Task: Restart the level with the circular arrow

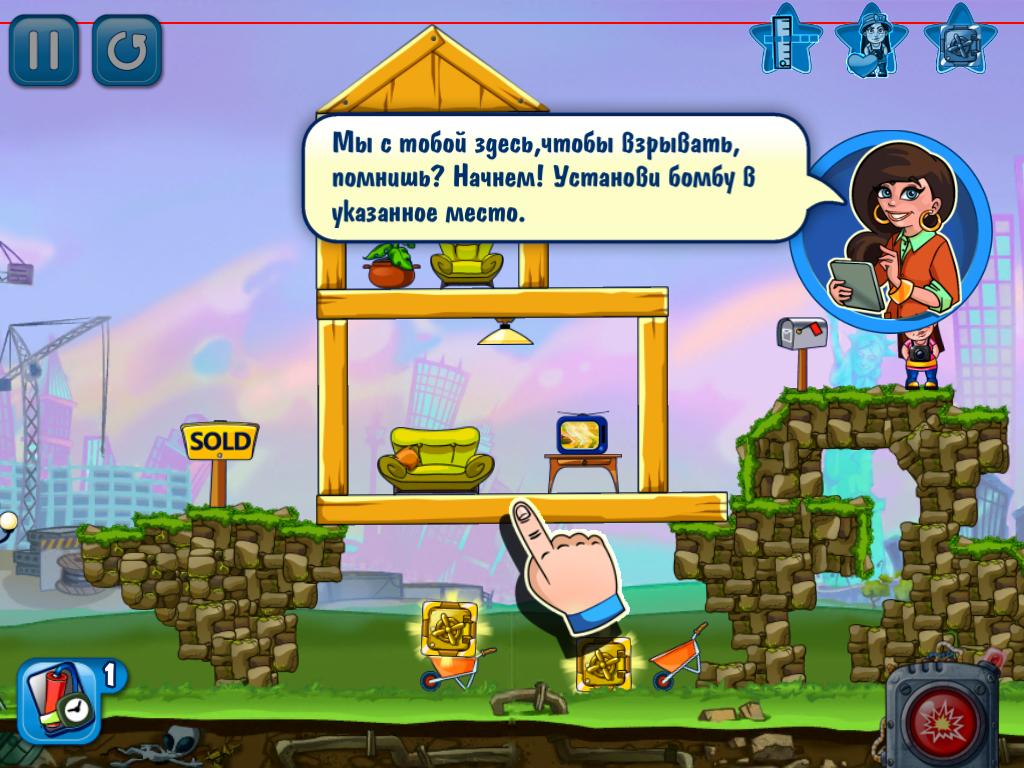Action: 127,50
